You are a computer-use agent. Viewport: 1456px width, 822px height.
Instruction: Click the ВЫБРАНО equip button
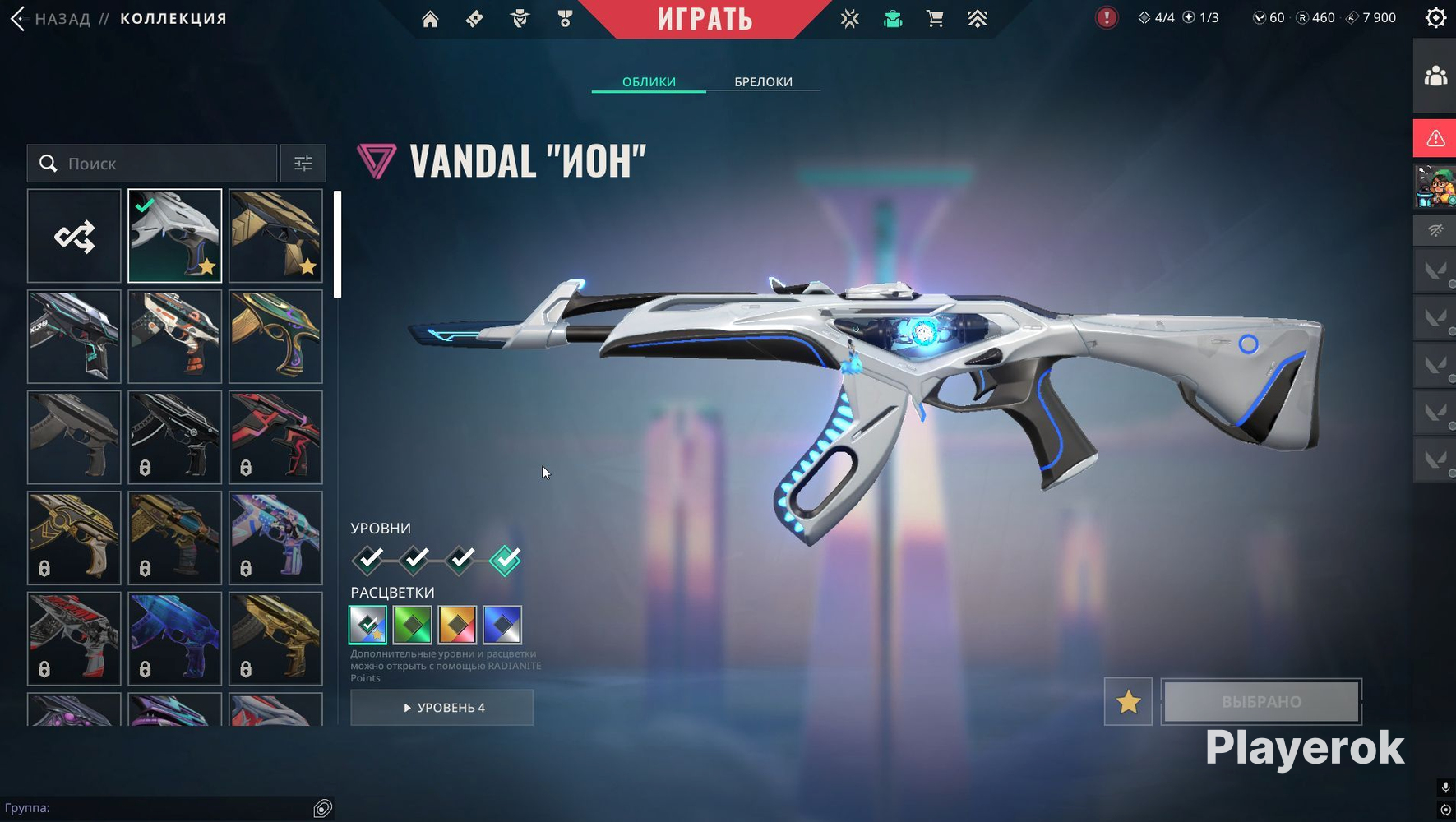(1261, 702)
